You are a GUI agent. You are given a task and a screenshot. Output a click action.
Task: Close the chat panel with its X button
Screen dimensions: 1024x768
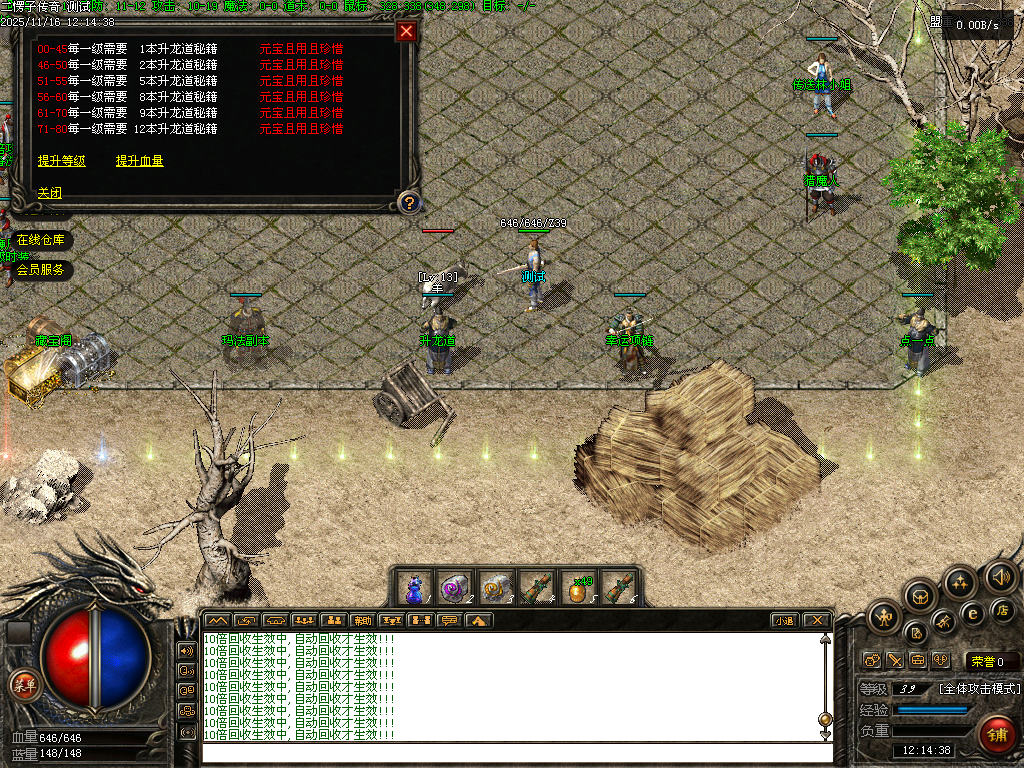coord(816,621)
